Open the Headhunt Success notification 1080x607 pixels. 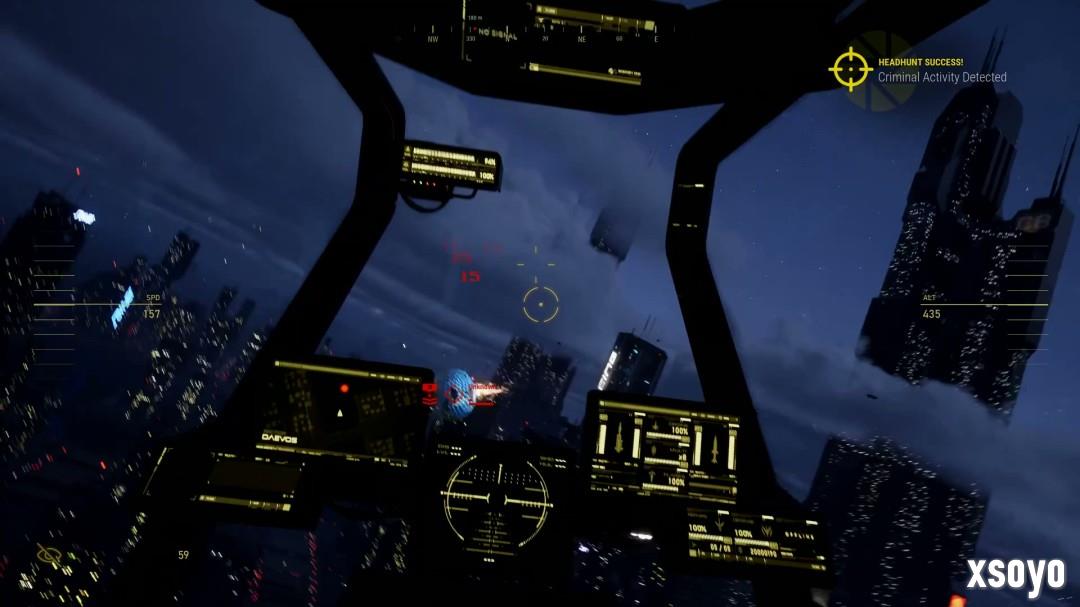tap(940, 69)
